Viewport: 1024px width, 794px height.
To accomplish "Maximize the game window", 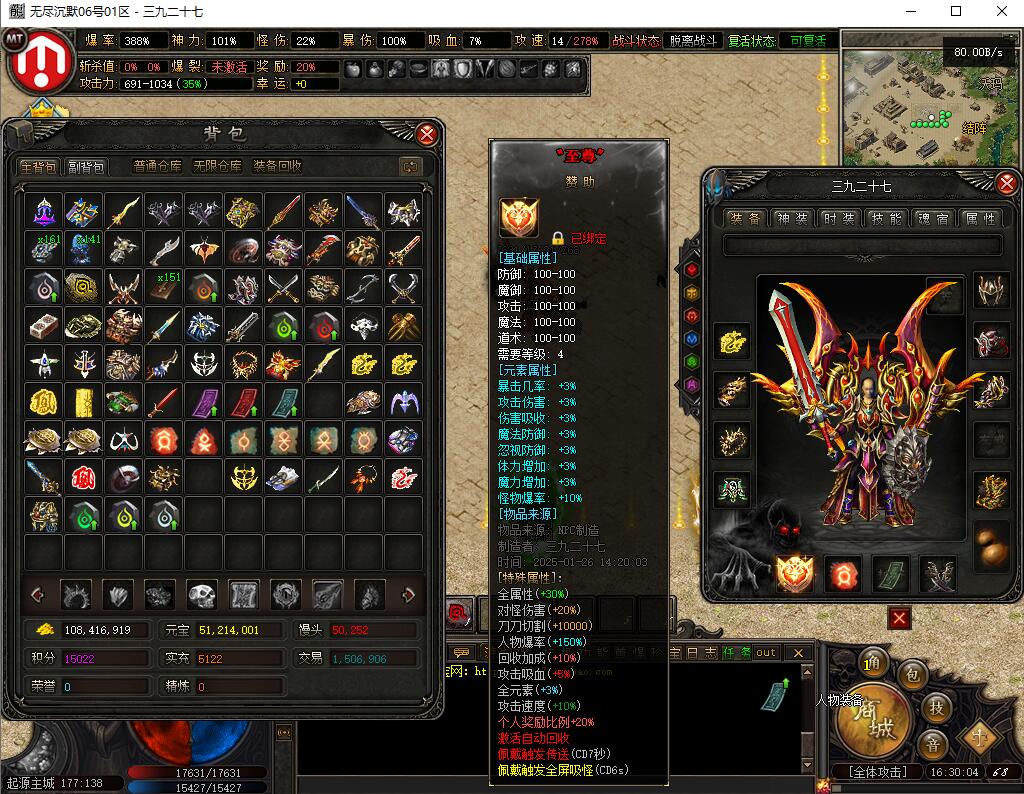I will pos(955,12).
